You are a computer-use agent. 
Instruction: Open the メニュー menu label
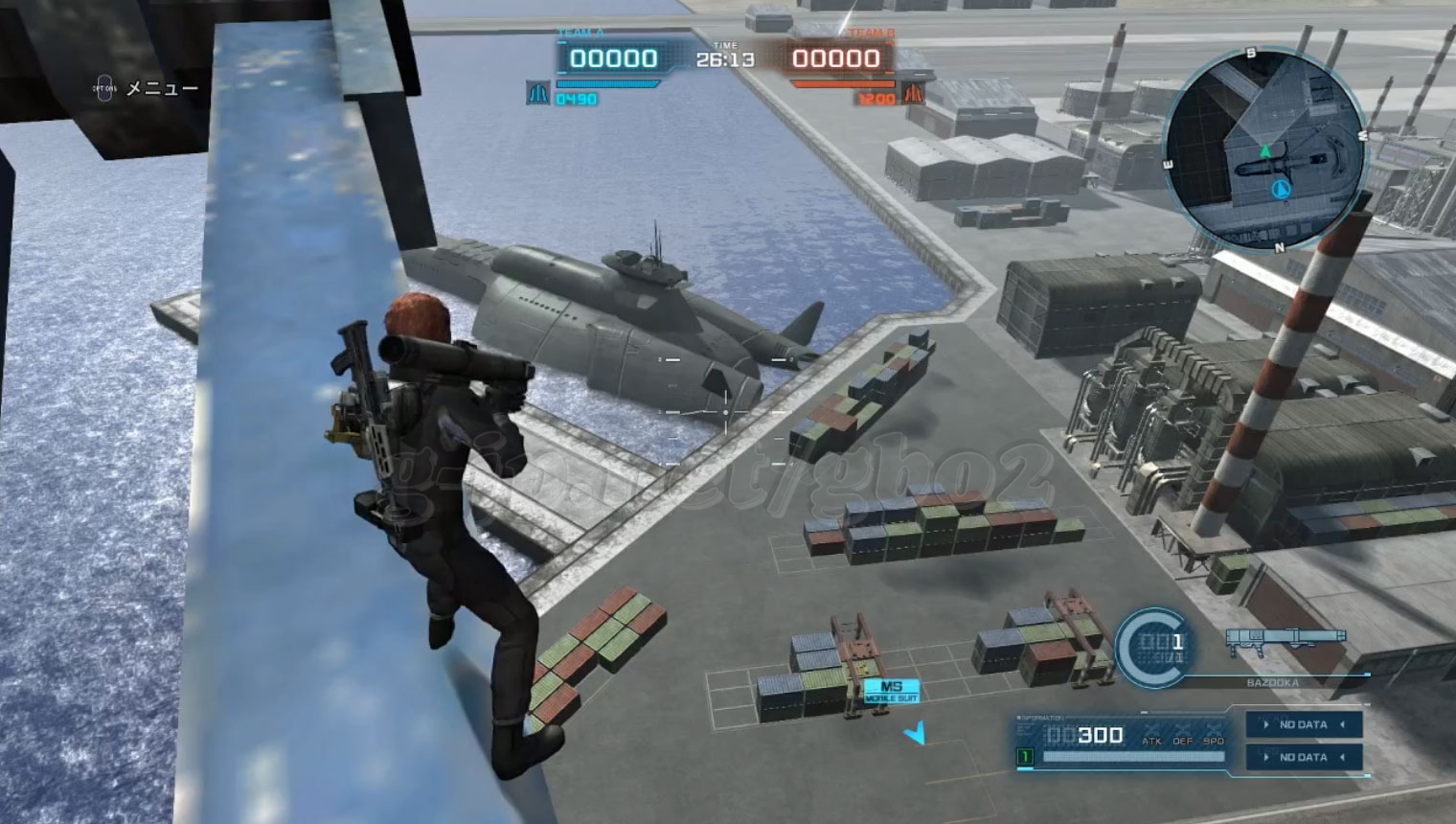pos(162,88)
